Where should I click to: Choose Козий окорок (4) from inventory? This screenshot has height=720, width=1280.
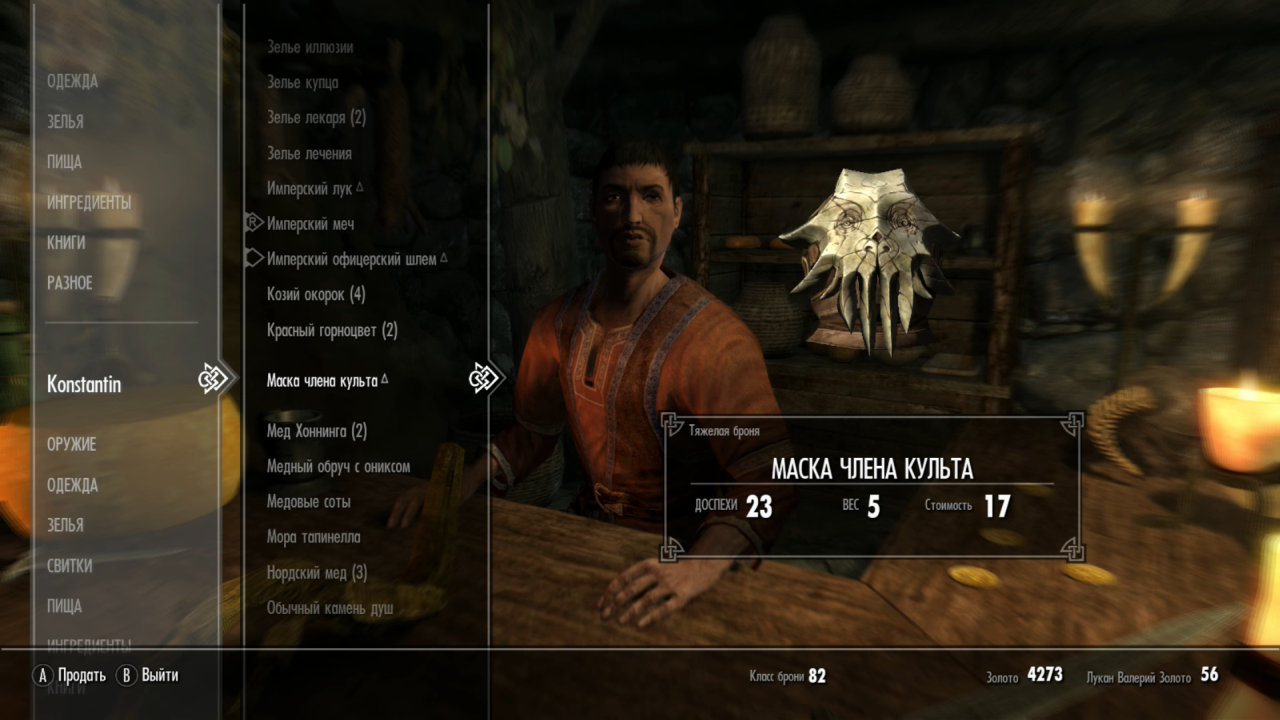316,295
